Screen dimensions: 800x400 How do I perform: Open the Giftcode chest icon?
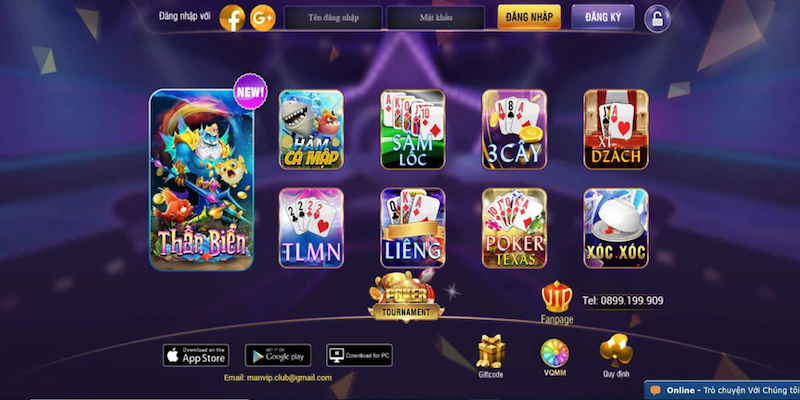coord(491,352)
